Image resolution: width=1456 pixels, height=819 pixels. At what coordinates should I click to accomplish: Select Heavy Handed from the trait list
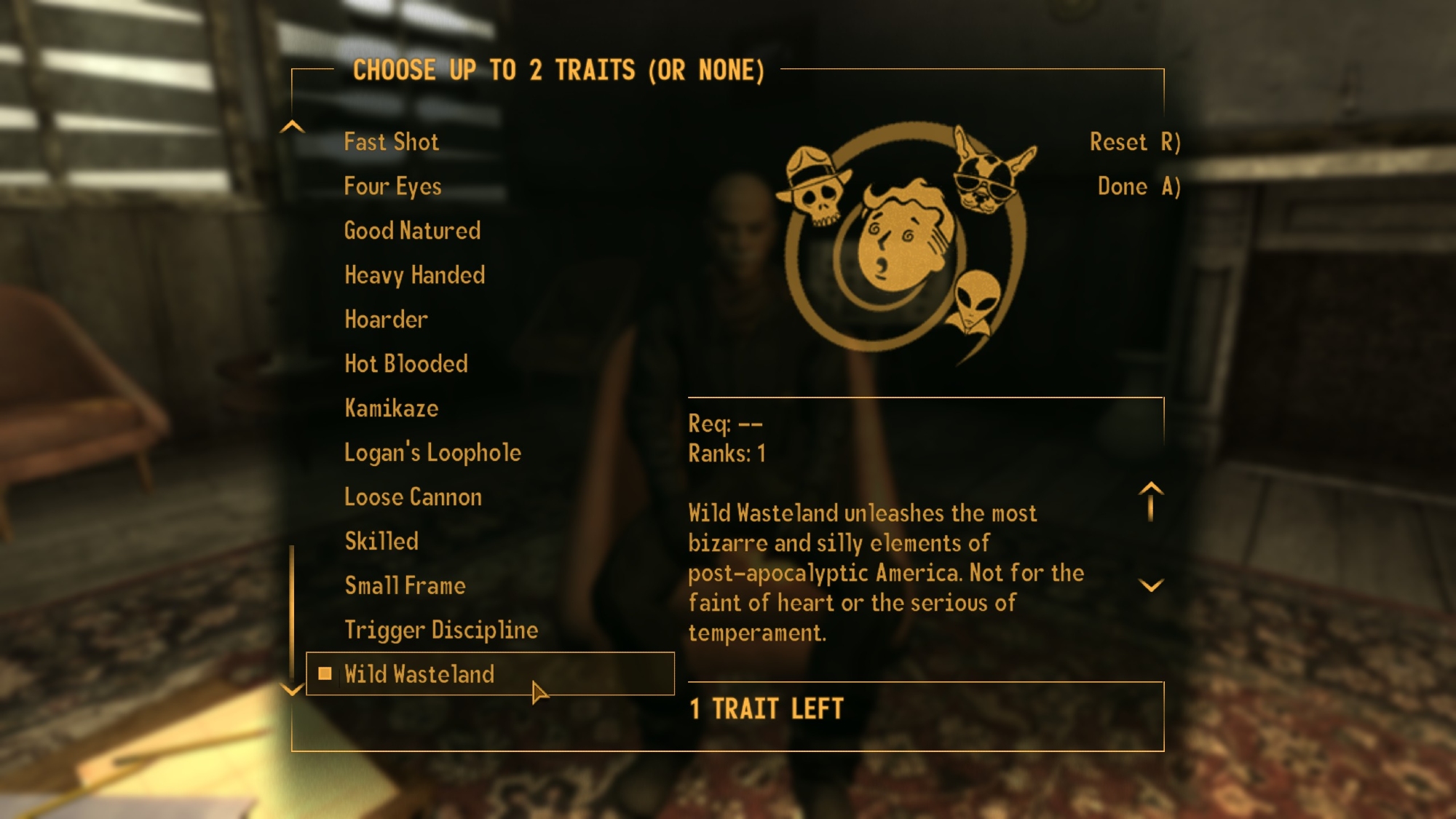click(414, 275)
